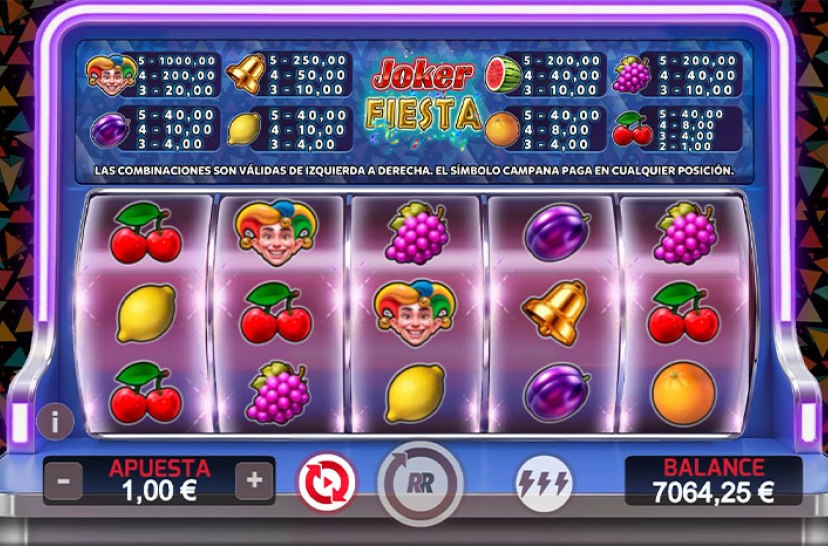Open the game info button
The image size is (828, 546).
pyautogui.click(x=55, y=421)
